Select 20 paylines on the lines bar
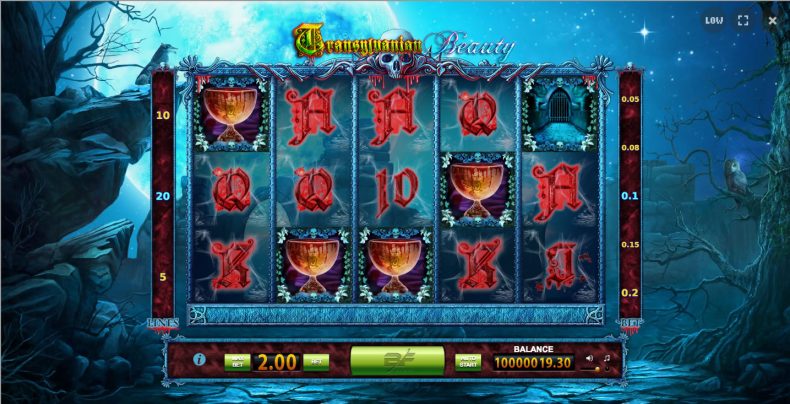This screenshot has height=404, width=790. pyautogui.click(x=163, y=196)
